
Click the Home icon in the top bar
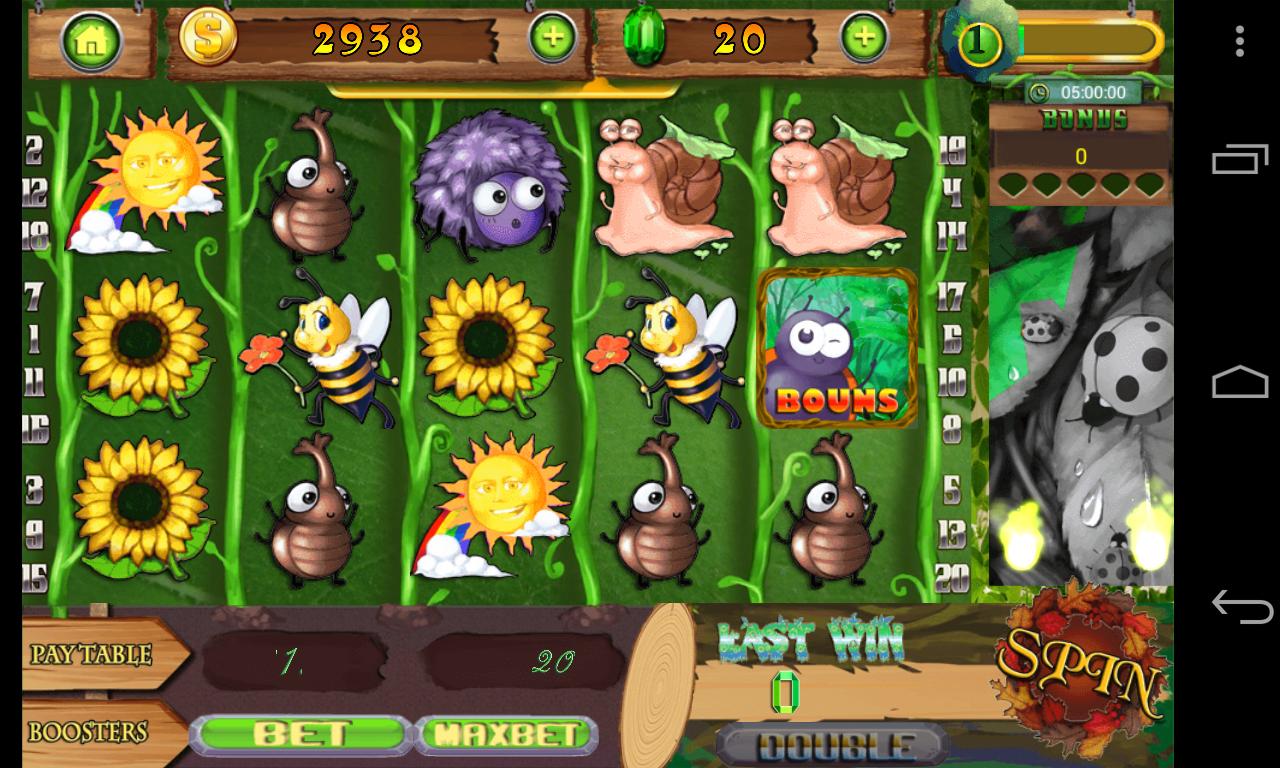(94, 40)
